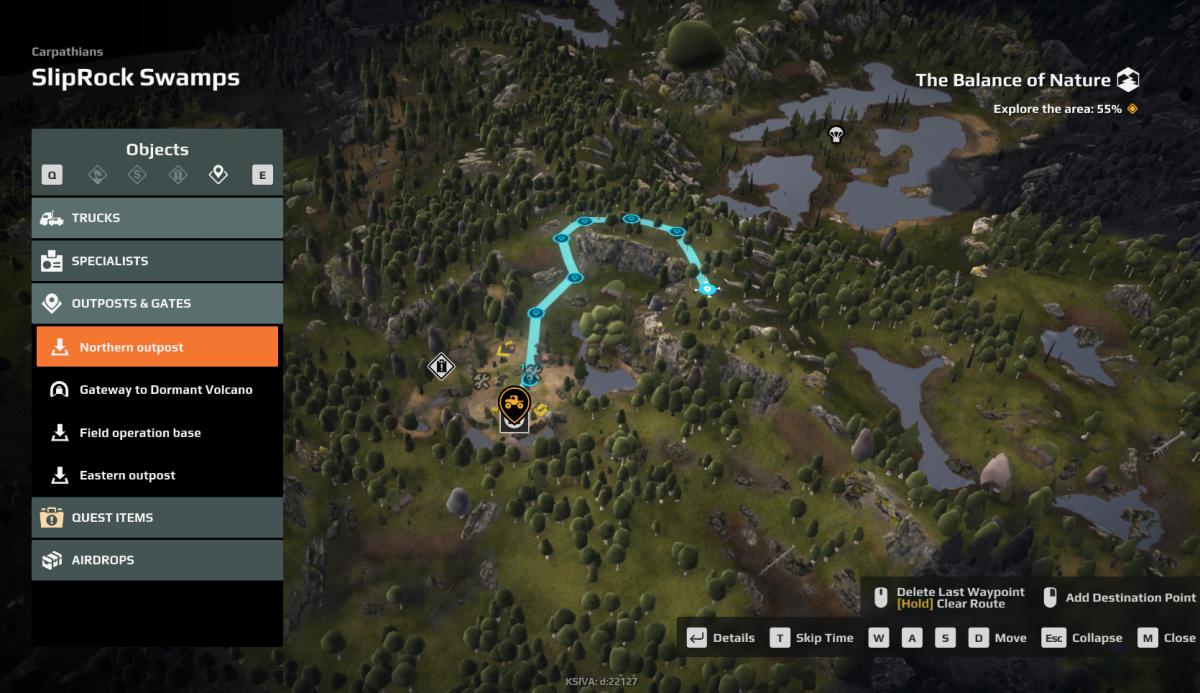Switch to the Objects map-pin tab
The height and width of the screenshot is (693, 1200).
pos(218,176)
